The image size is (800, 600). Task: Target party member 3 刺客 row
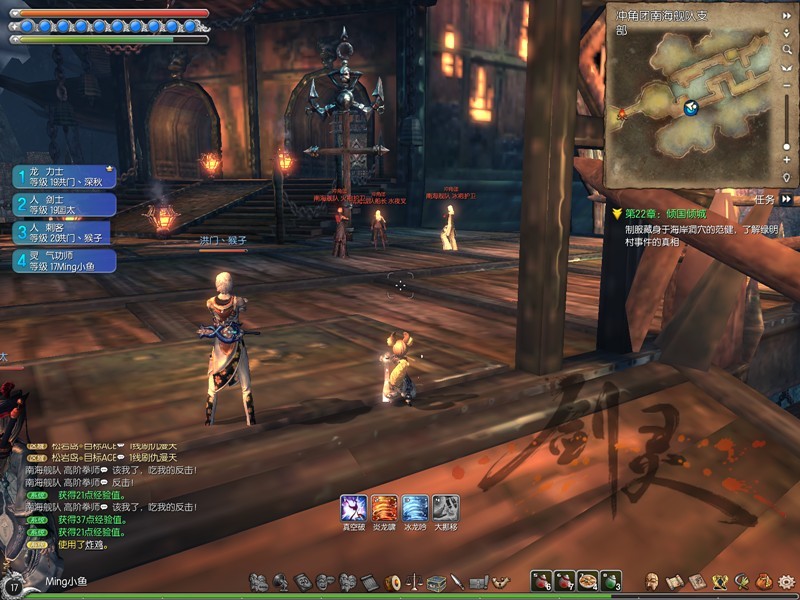pyautogui.click(x=64, y=233)
